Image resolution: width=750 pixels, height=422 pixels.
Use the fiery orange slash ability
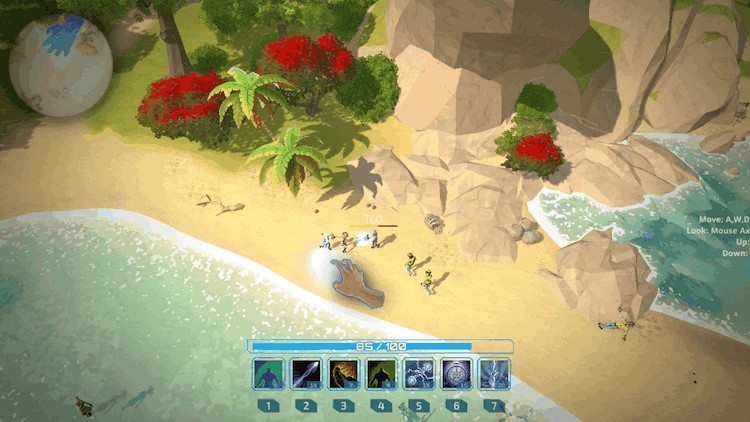[x=343, y=374]
